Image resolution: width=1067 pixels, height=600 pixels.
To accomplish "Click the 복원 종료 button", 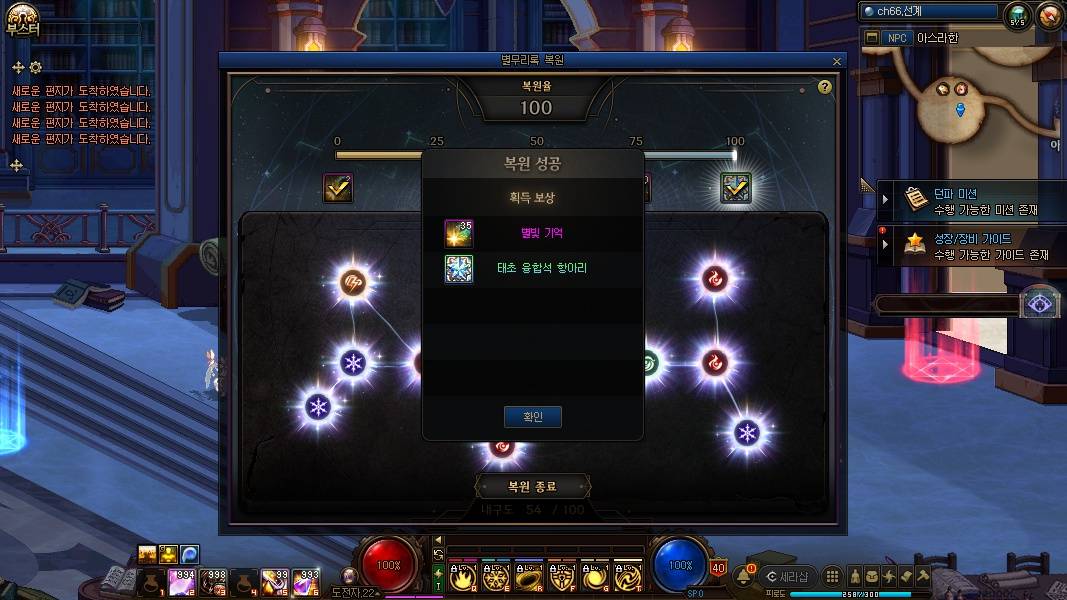I will coord(532,487).
